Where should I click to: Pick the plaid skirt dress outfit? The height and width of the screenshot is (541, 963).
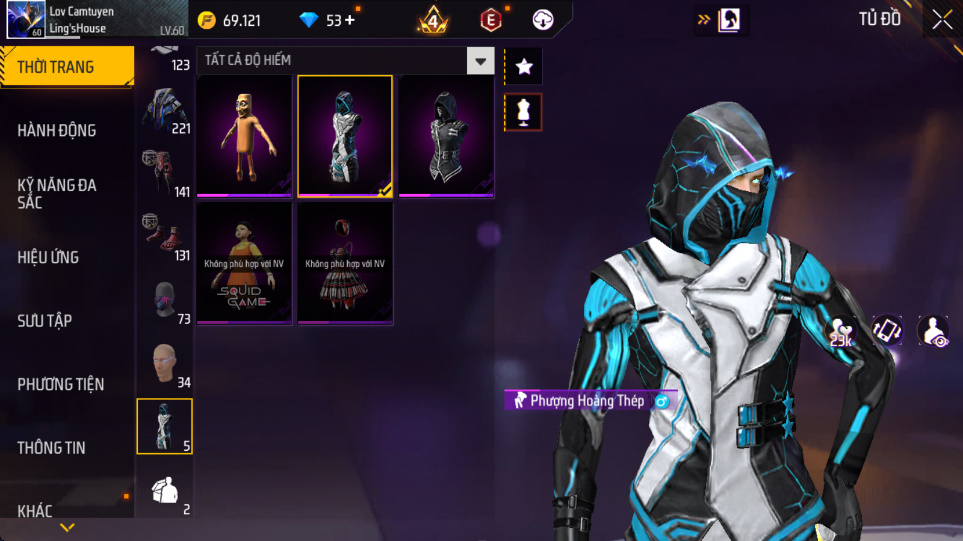[345, 263]
